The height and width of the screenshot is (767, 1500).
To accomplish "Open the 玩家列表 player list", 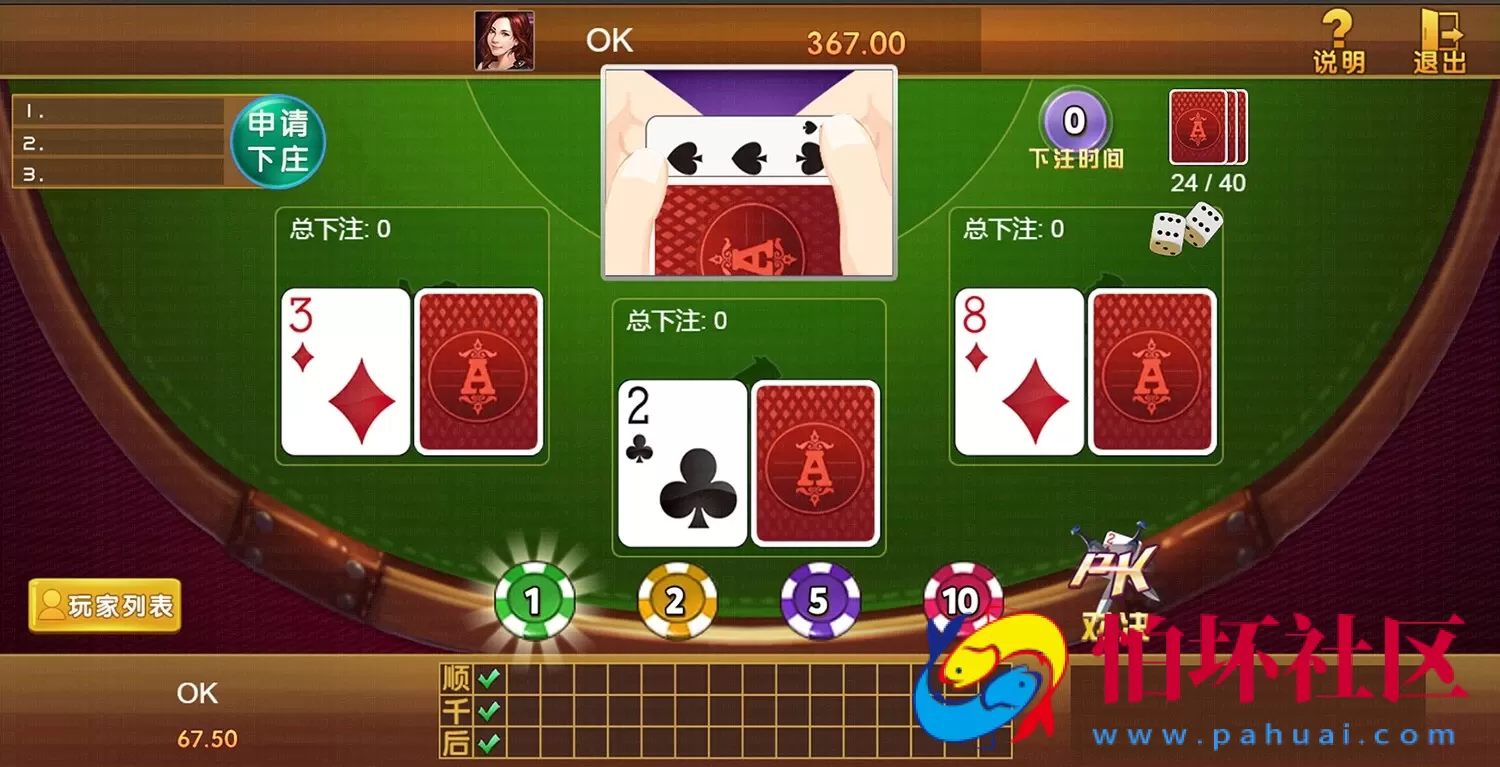I will point(103,606).
